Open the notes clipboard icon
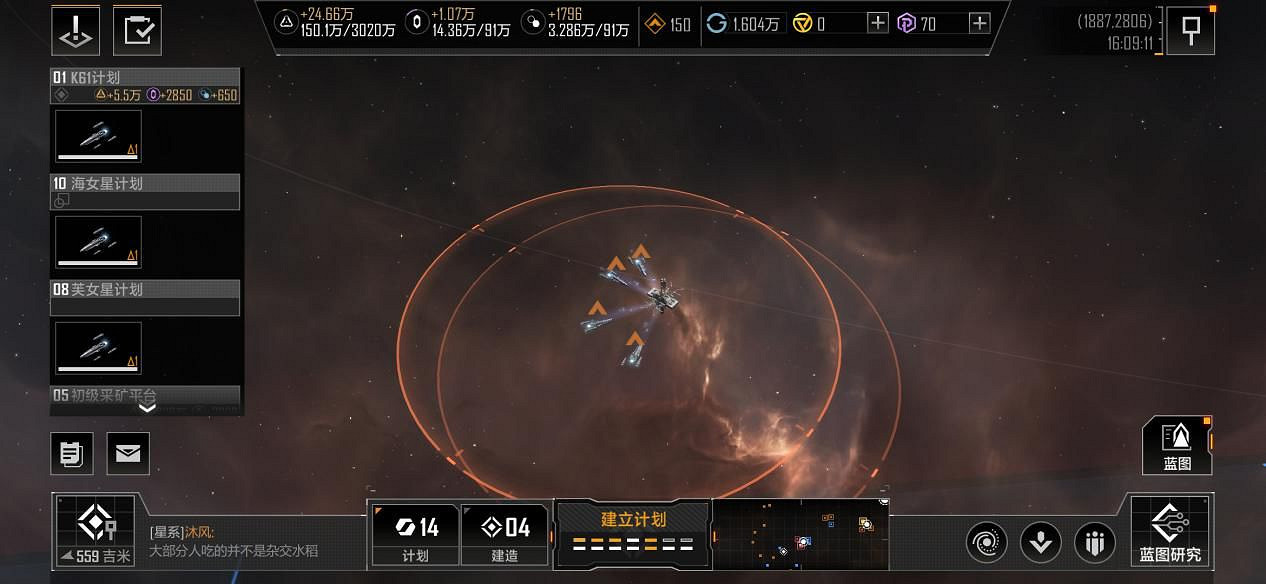The image size is (1266, 584). [x=72, y=454]
